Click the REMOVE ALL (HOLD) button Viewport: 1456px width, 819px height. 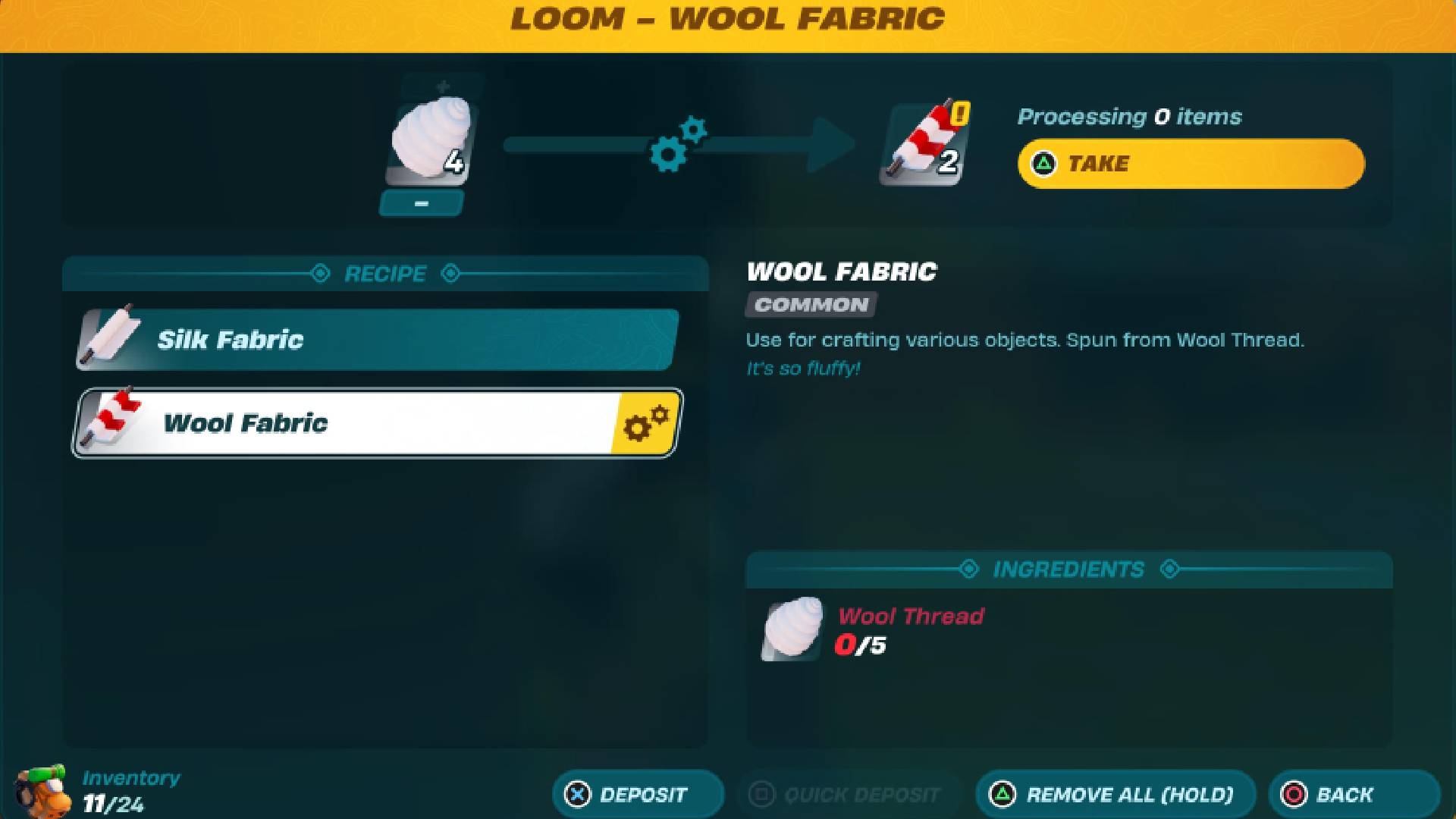[x=1115, y=794]
